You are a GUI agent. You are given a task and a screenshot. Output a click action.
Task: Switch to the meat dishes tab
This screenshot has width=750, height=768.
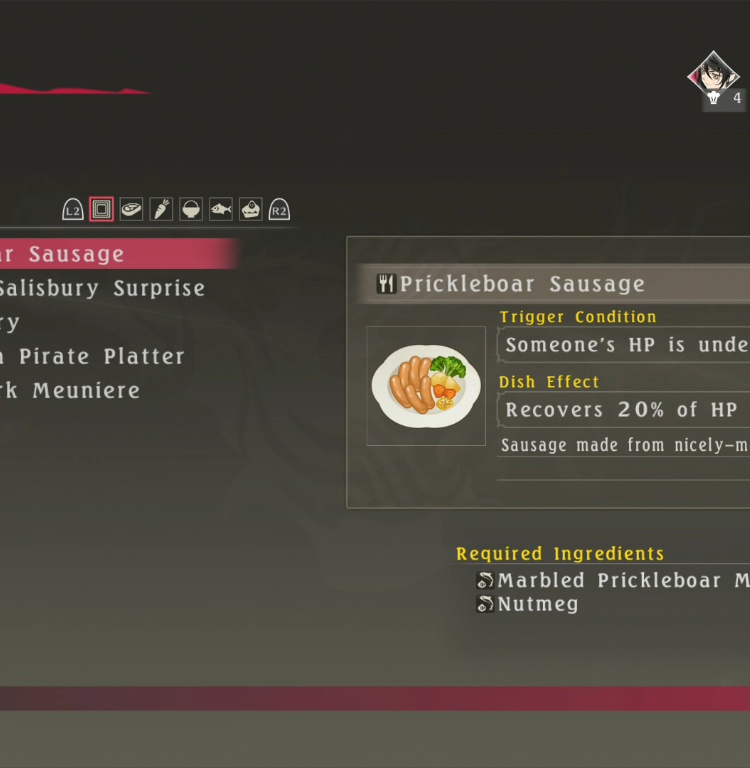[131, 209]
